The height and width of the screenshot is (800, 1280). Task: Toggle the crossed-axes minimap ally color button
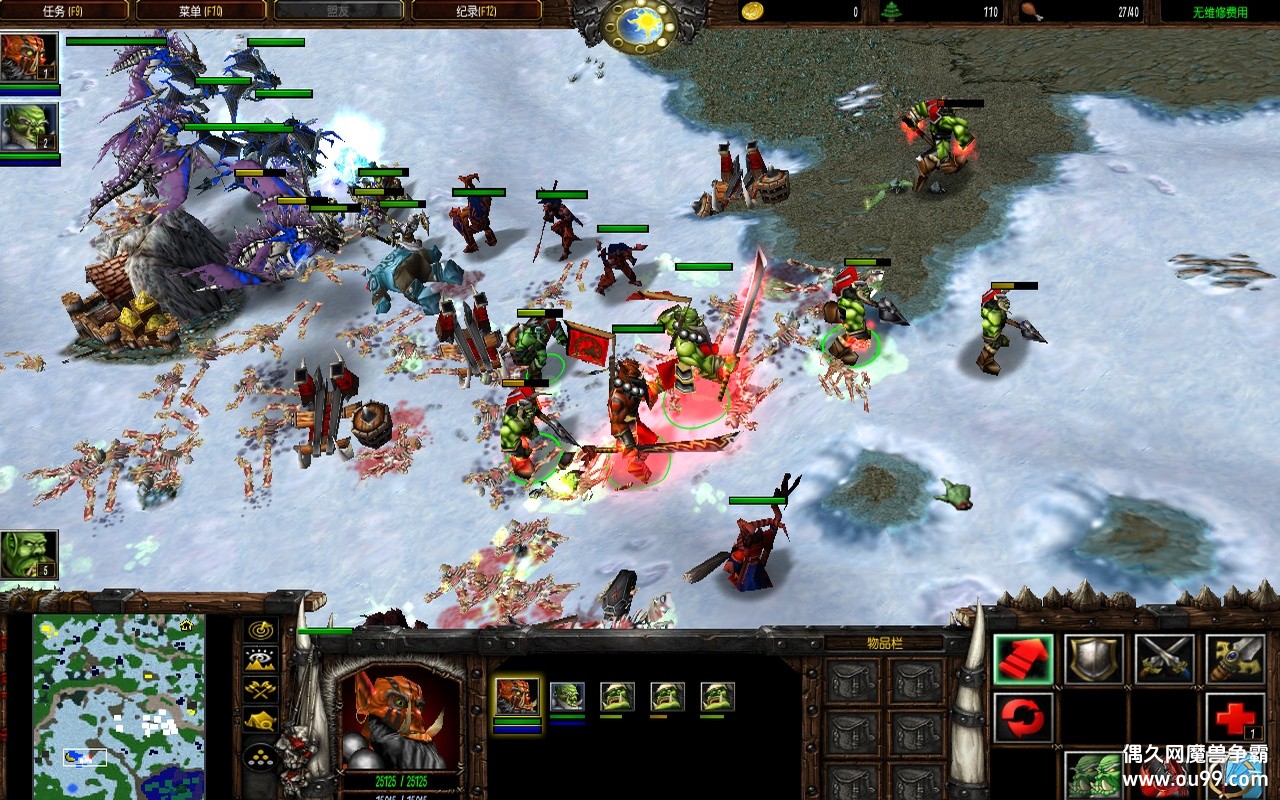tap(261, 688)
